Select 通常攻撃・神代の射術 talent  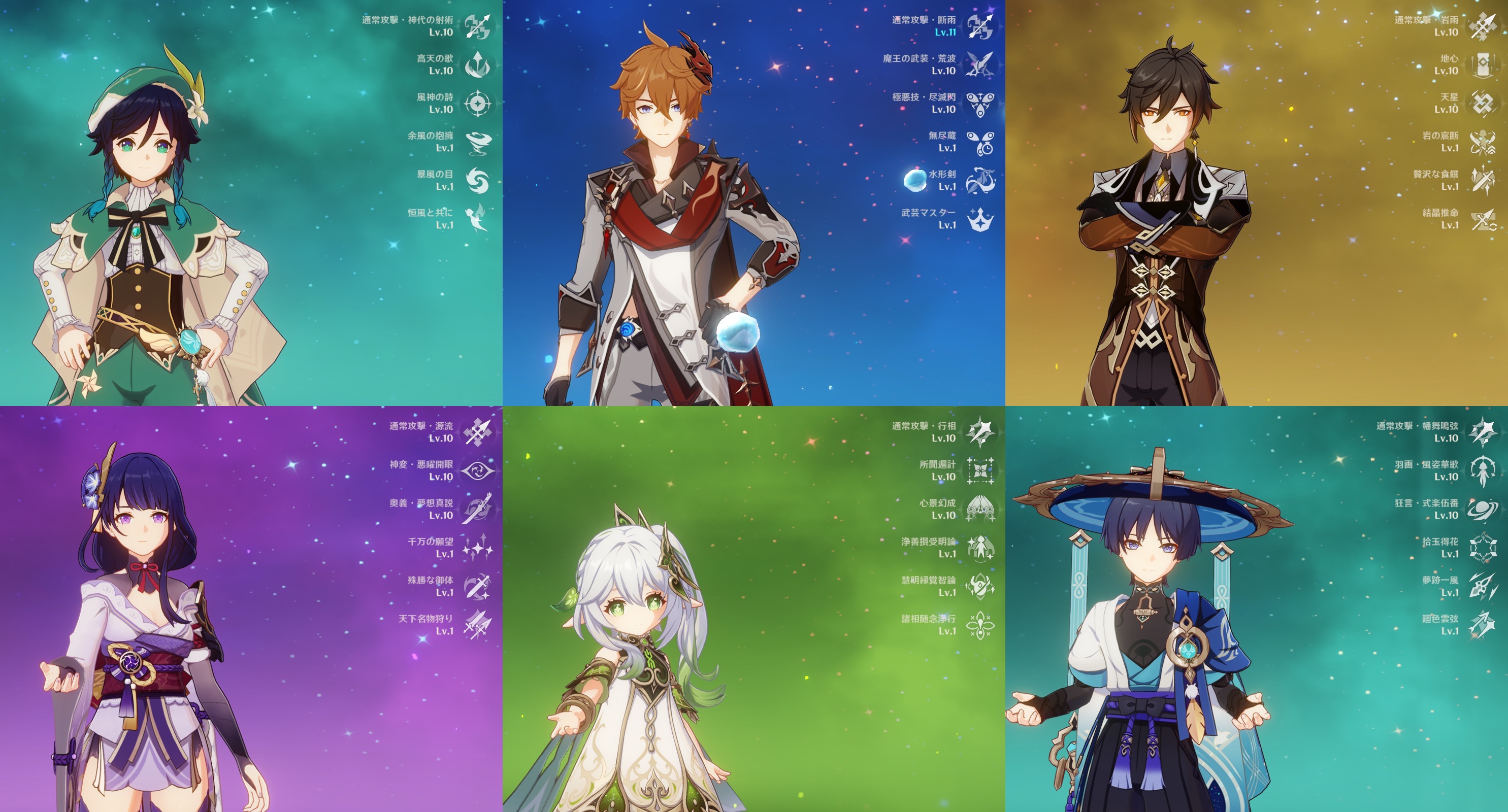pyautogui.click(x=478, y=26)
